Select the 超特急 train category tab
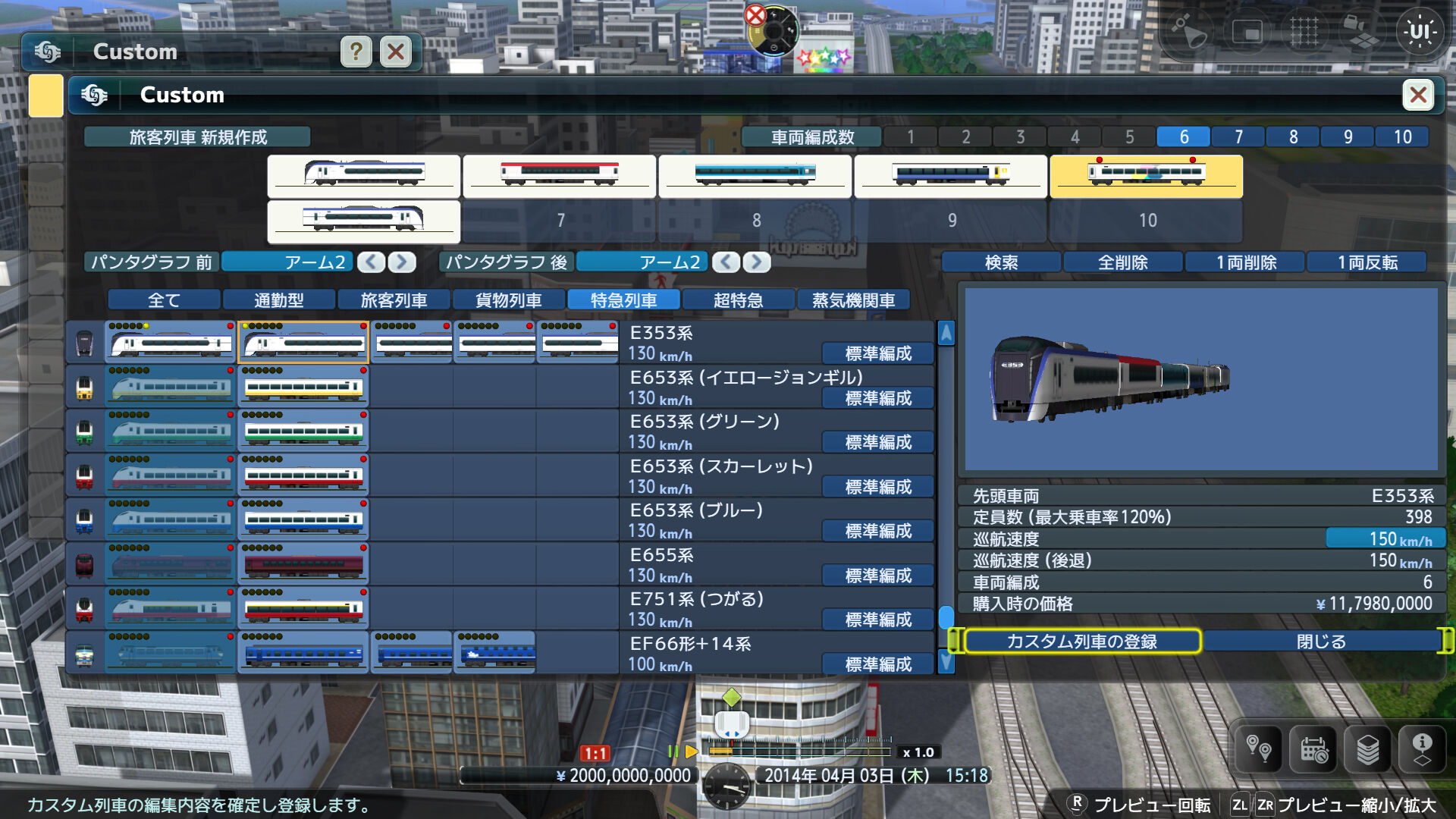 point(739,299)
